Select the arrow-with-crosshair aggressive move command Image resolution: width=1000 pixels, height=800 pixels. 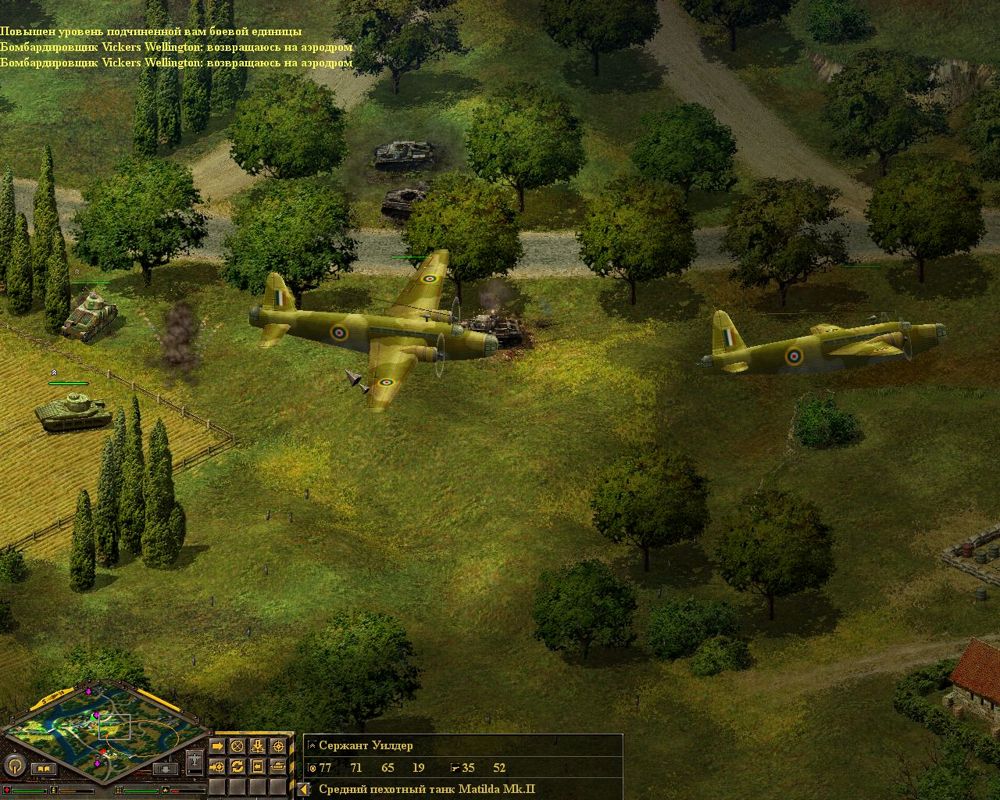click(217, 766)
